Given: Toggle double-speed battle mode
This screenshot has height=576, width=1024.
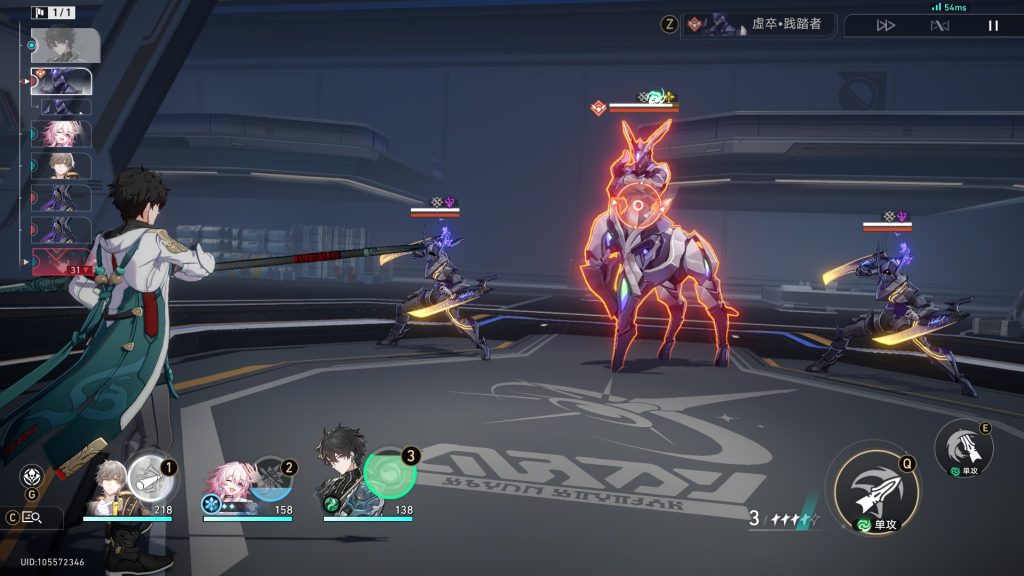Looking at the screenshot, I should pos(886,25).
